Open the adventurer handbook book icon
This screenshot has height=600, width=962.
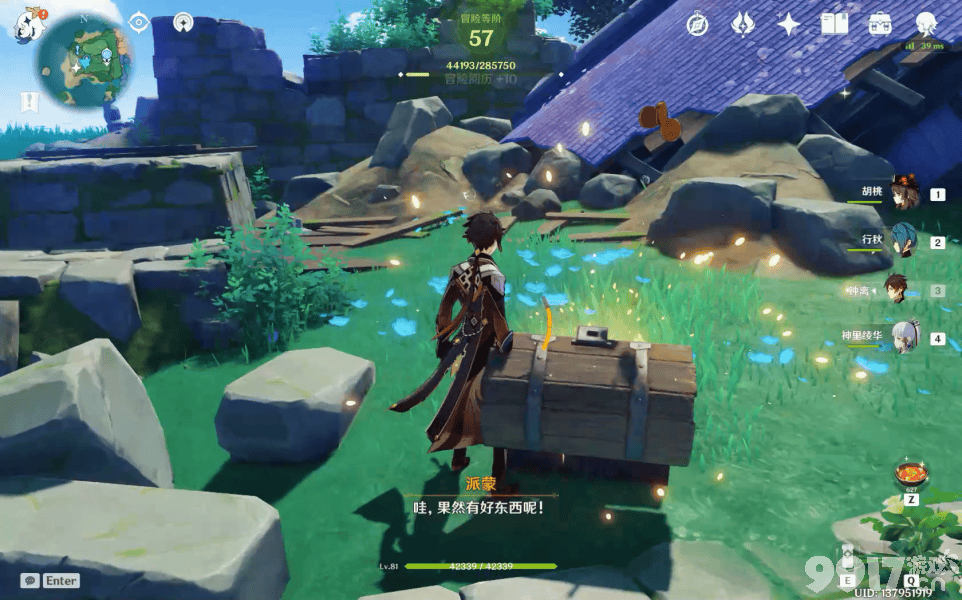click(834, 24)
